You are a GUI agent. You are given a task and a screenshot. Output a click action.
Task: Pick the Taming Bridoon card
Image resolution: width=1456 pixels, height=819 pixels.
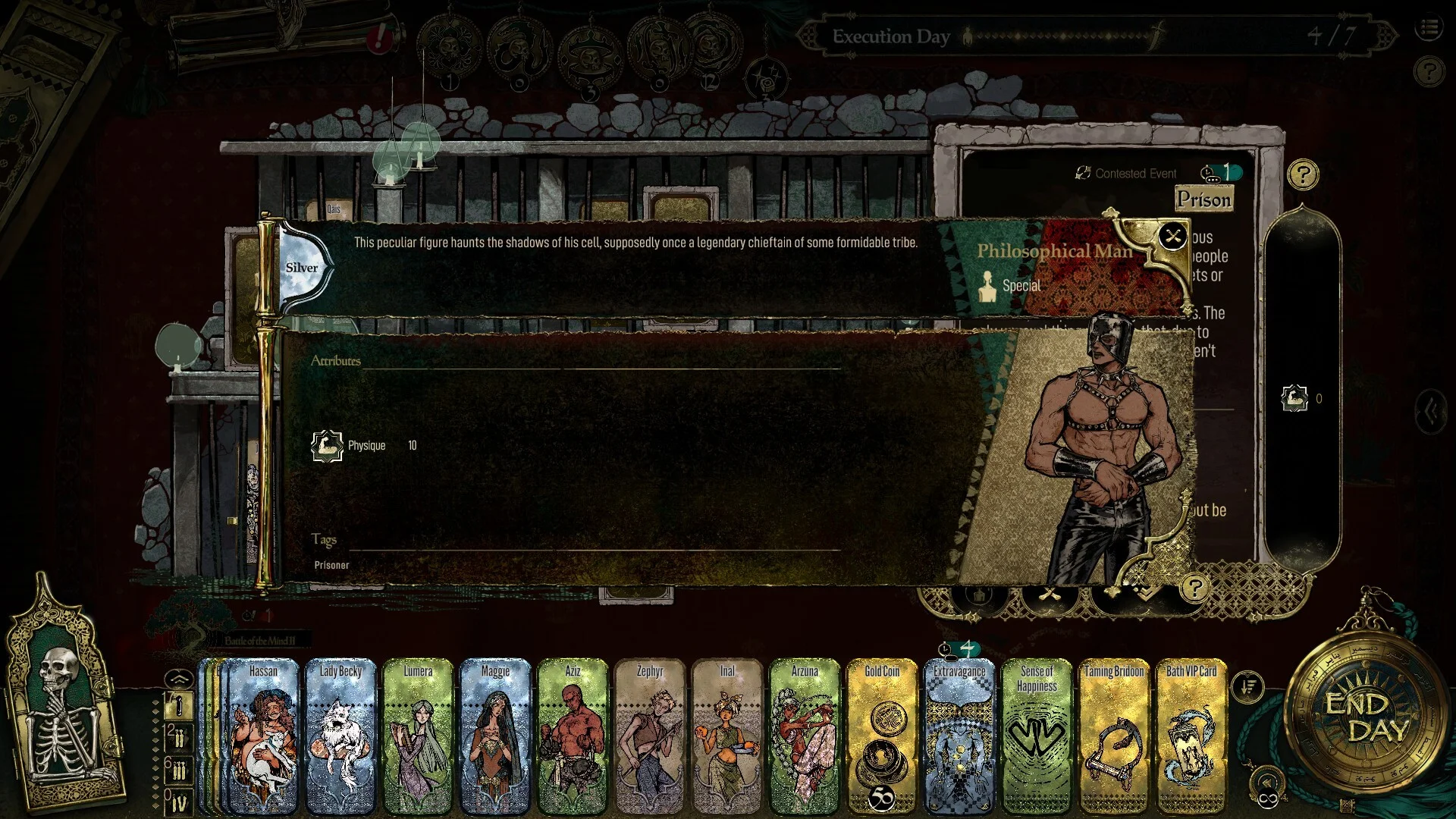click(x=1114, y=736)
